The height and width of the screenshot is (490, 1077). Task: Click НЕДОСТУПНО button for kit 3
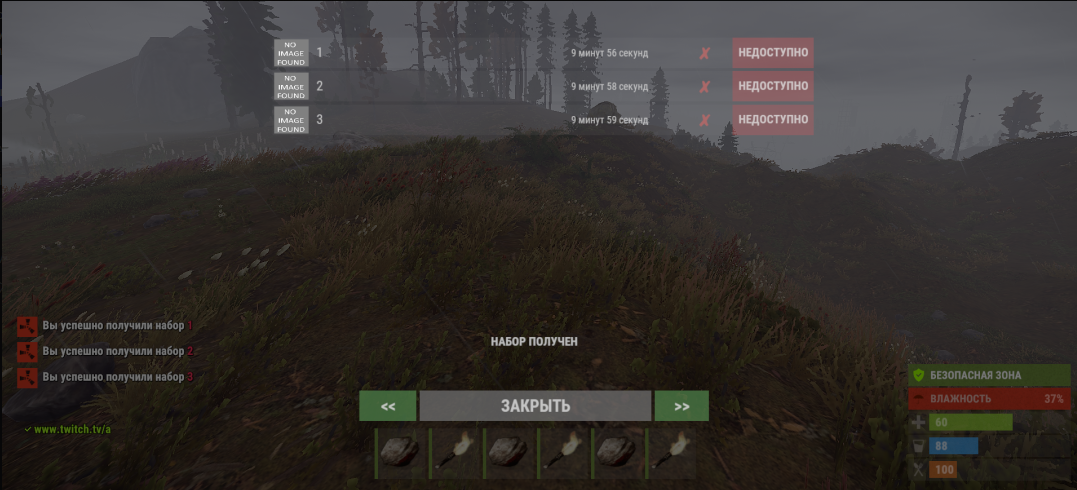click(x=772, y=120)
